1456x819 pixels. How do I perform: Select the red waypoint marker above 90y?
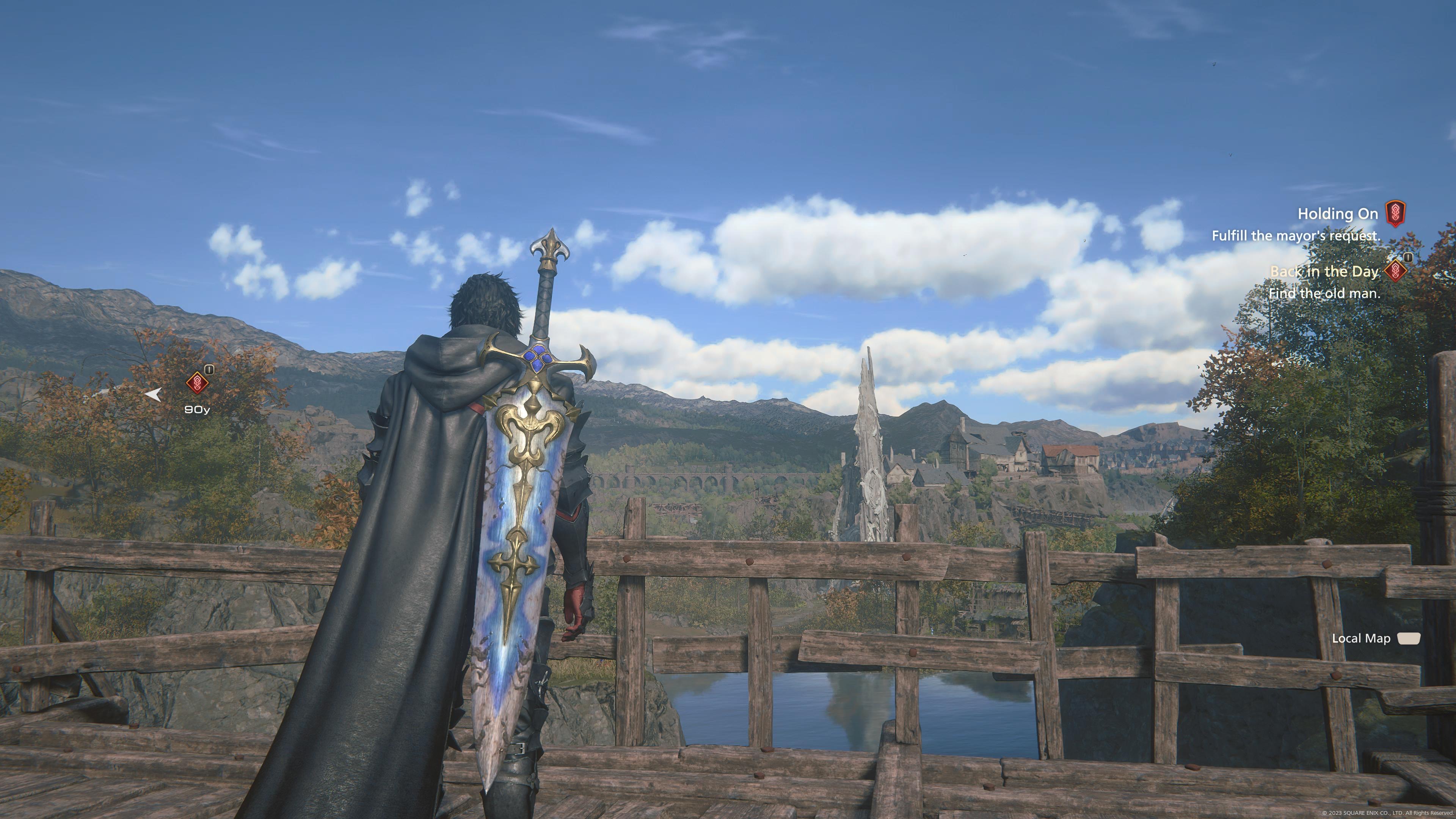[x=197, y=383]
